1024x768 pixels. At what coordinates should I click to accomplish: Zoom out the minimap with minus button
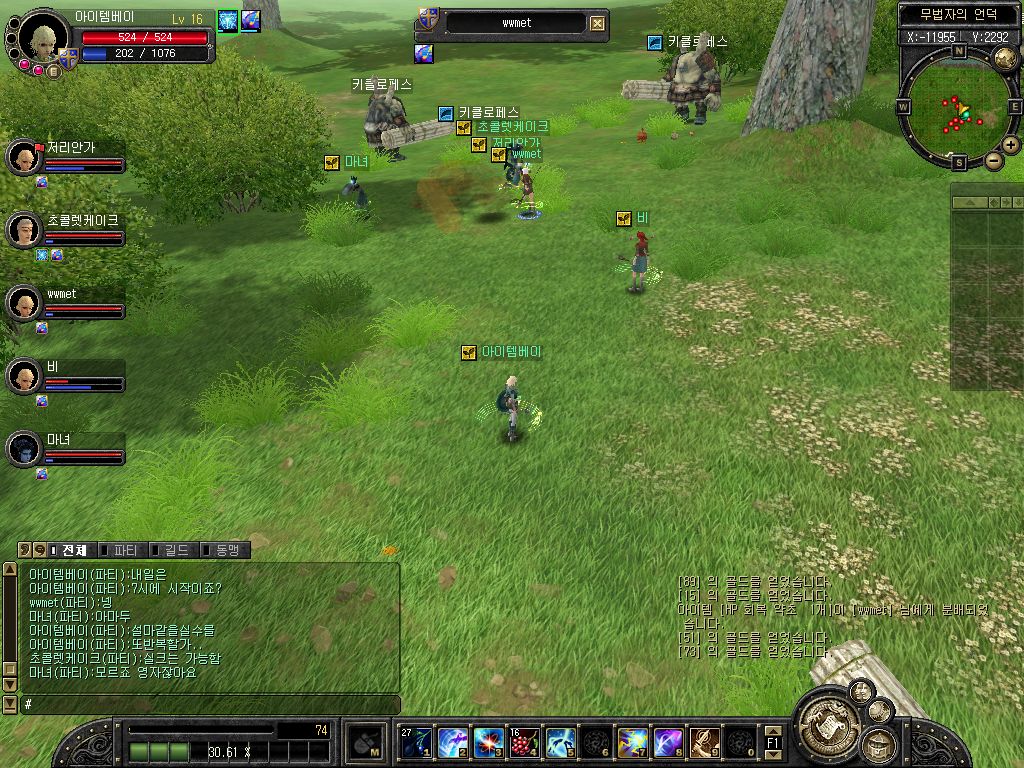(994, 160)
